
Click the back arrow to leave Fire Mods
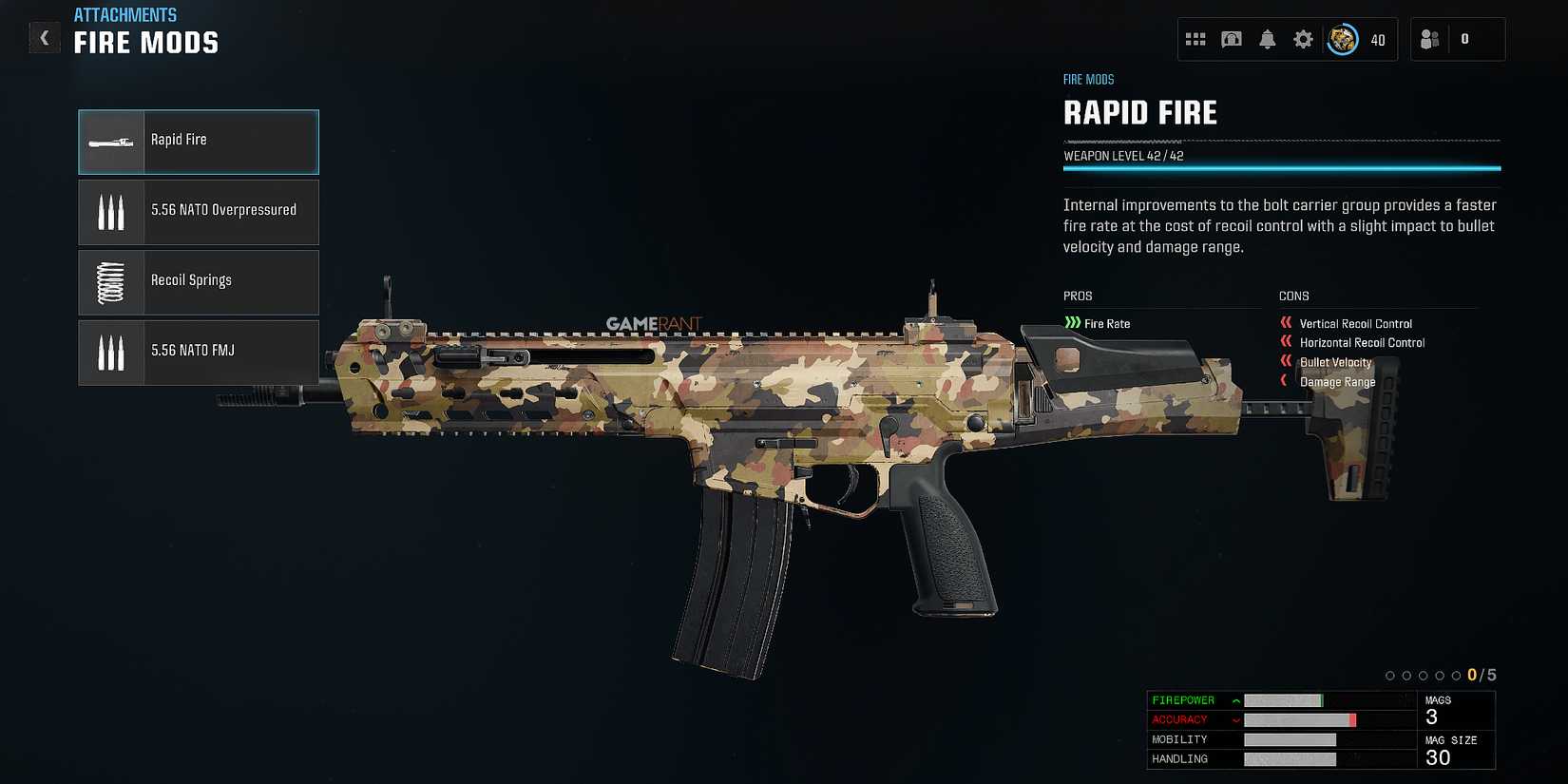click(x=44, y=37)
